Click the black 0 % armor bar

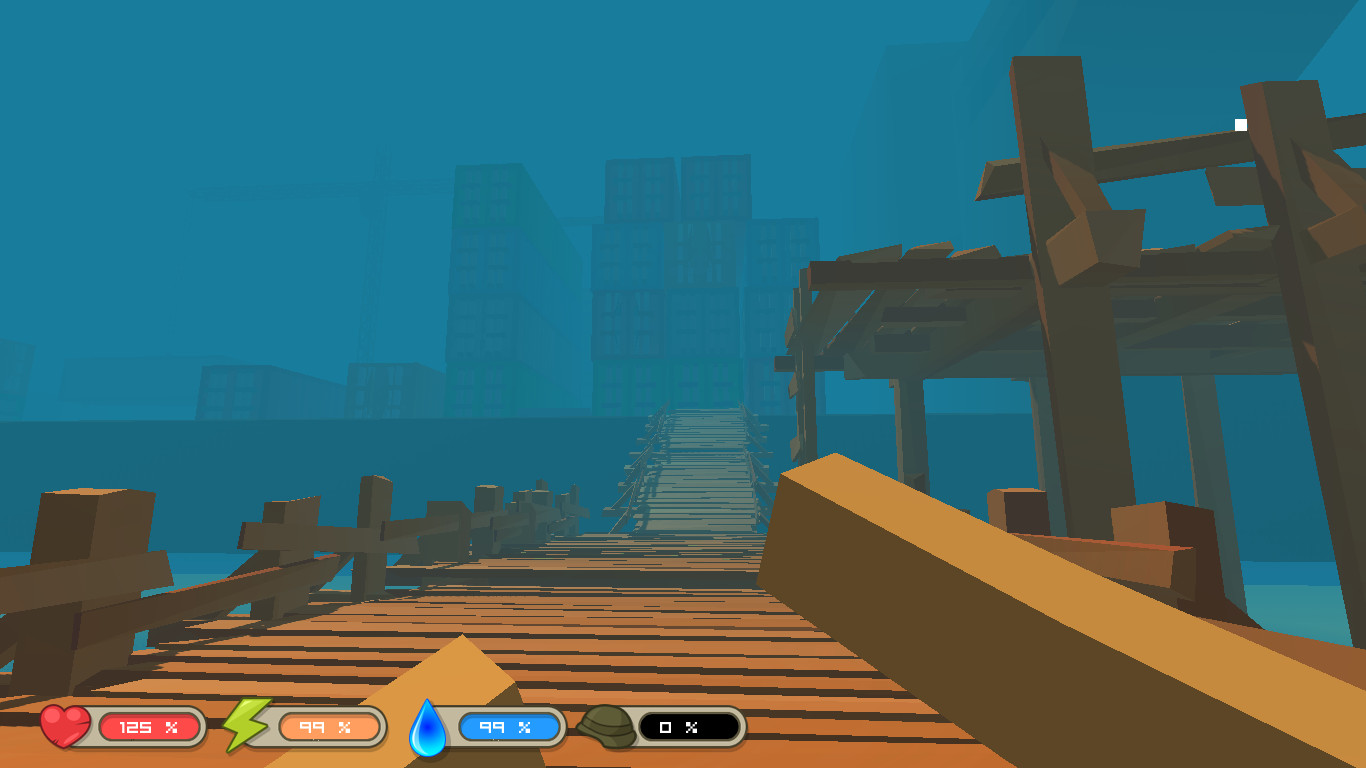pos(685,727)
